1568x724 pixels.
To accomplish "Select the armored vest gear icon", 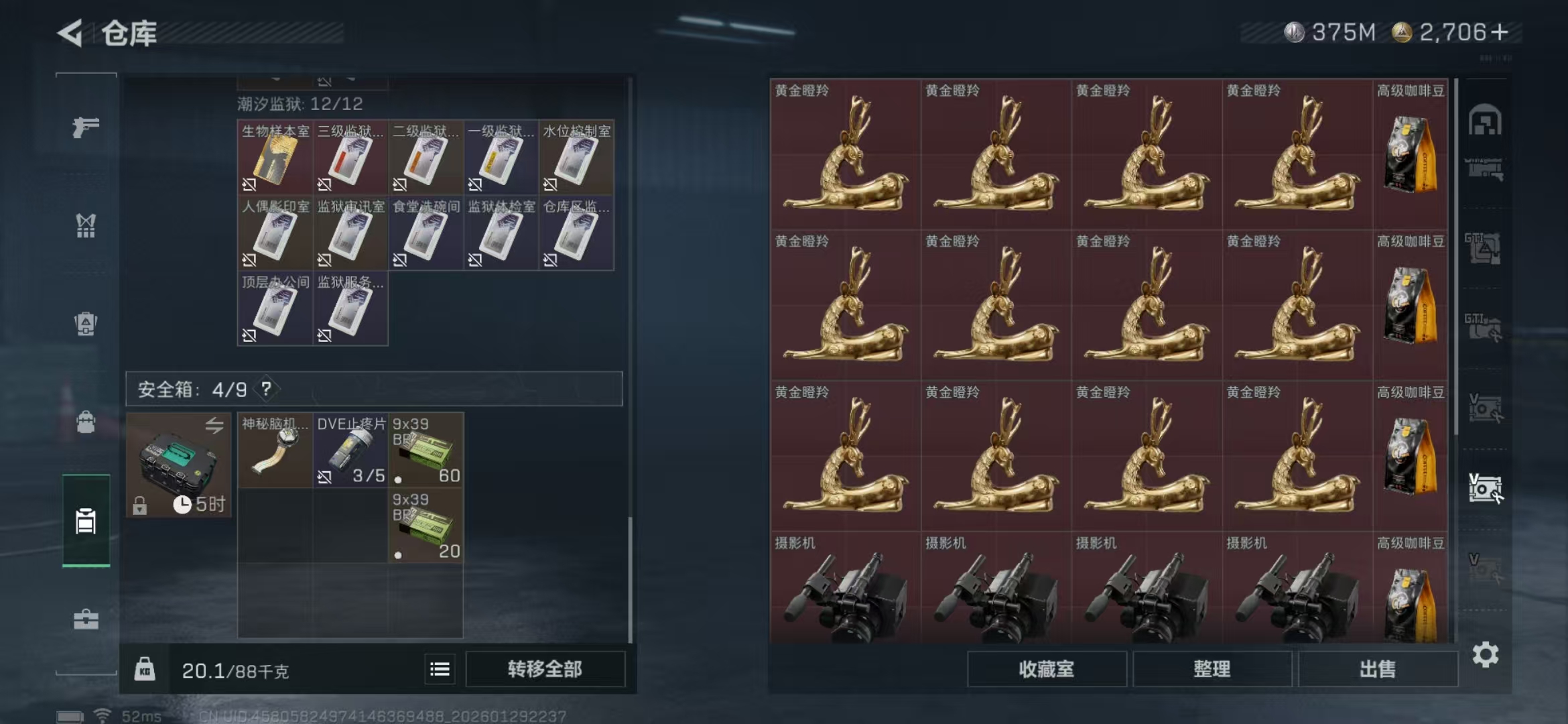I will [85, 322].
